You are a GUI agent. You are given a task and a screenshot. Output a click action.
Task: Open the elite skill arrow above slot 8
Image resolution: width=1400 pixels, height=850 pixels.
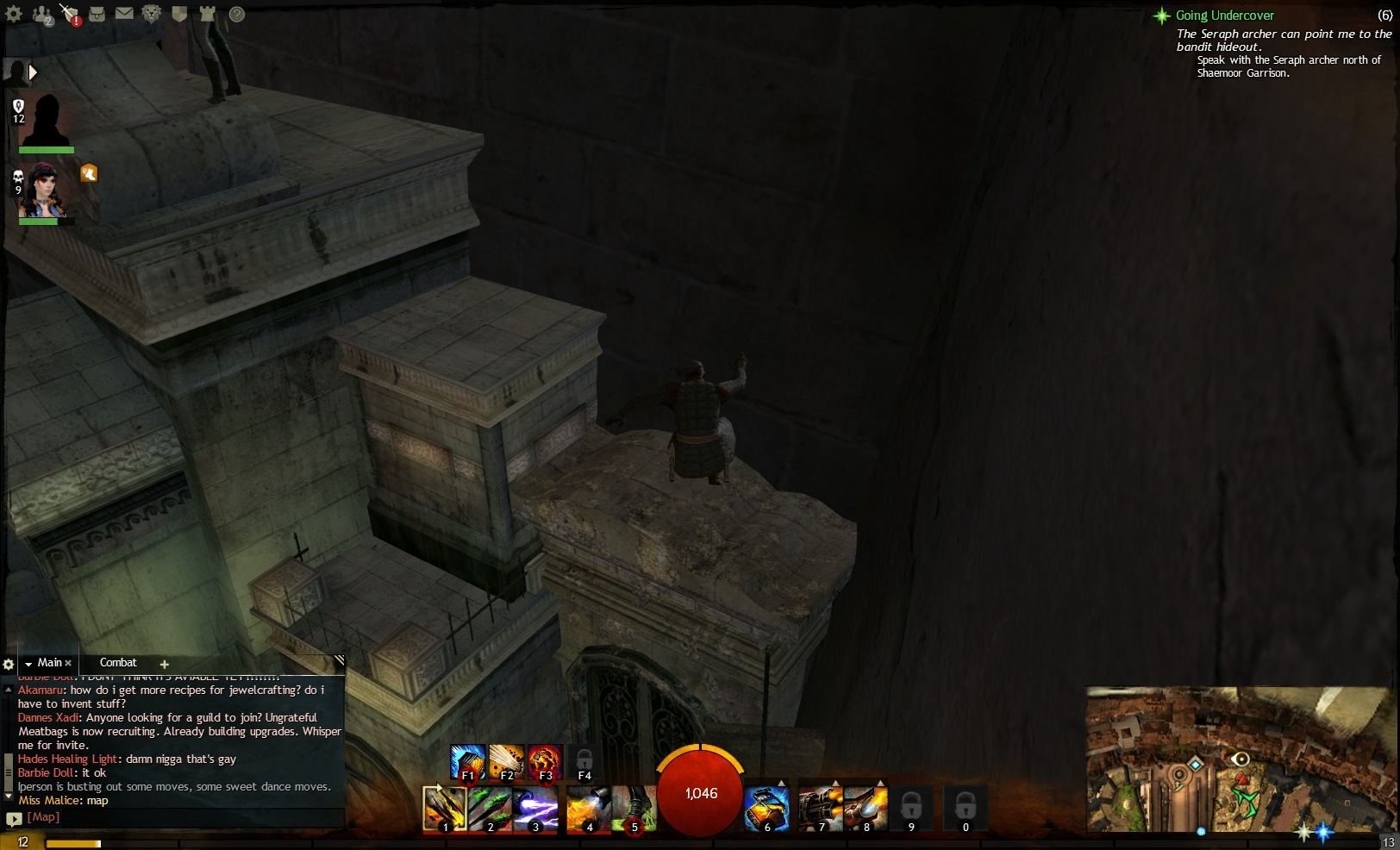point(880,783)
